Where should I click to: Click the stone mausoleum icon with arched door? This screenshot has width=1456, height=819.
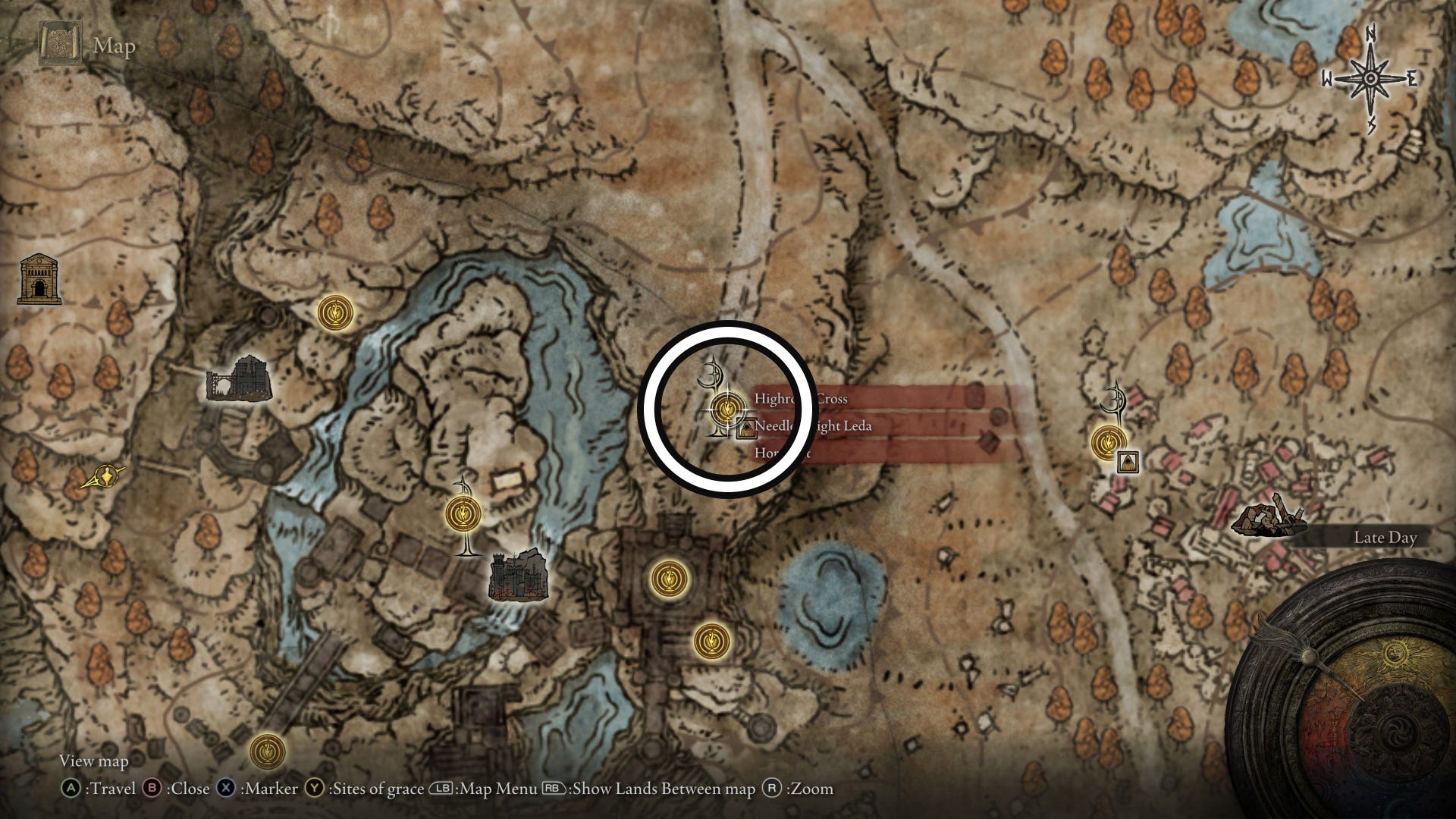39,280
